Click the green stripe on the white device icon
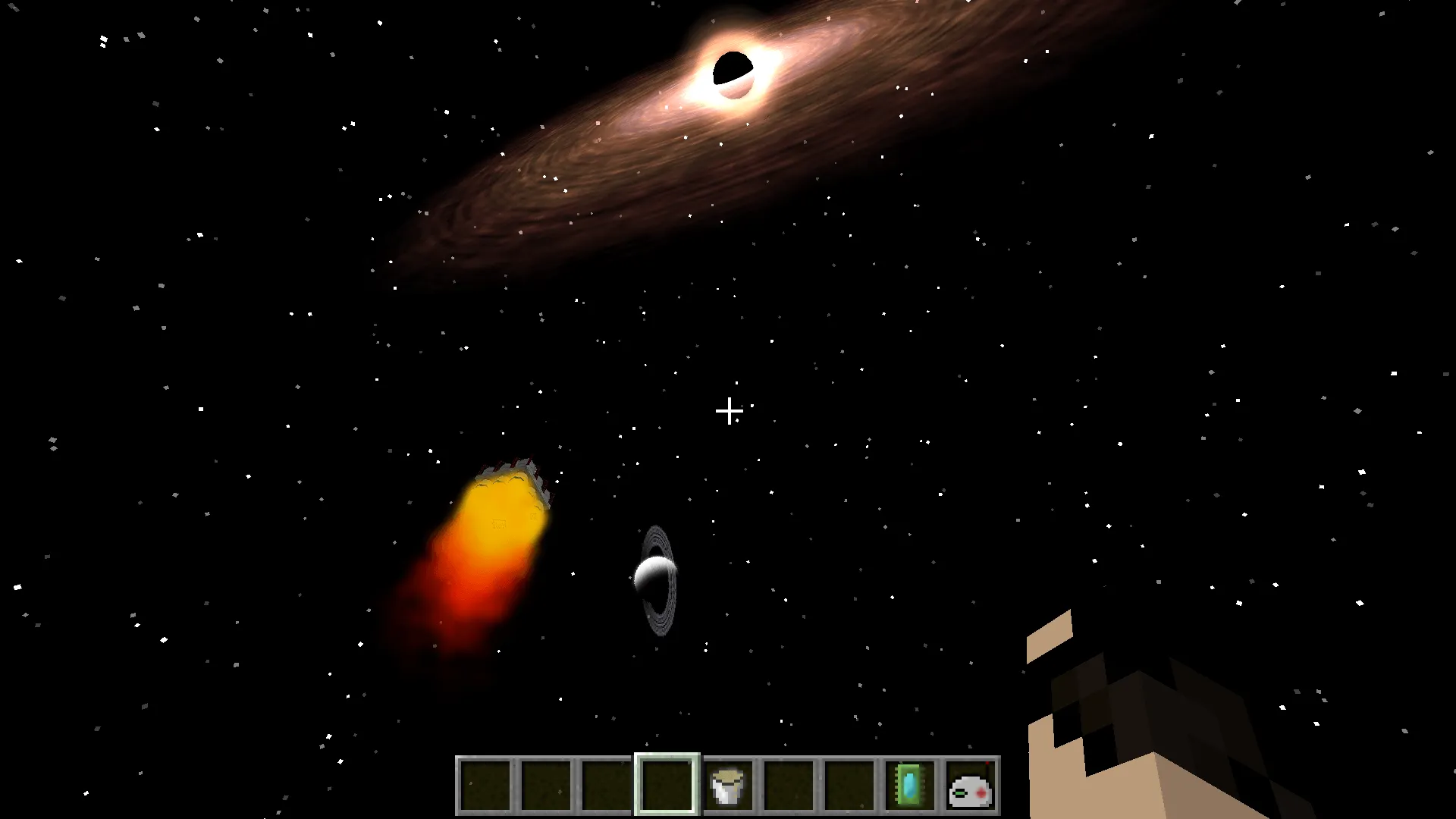This screenshot has height=819, width=1456. (961, 794)
